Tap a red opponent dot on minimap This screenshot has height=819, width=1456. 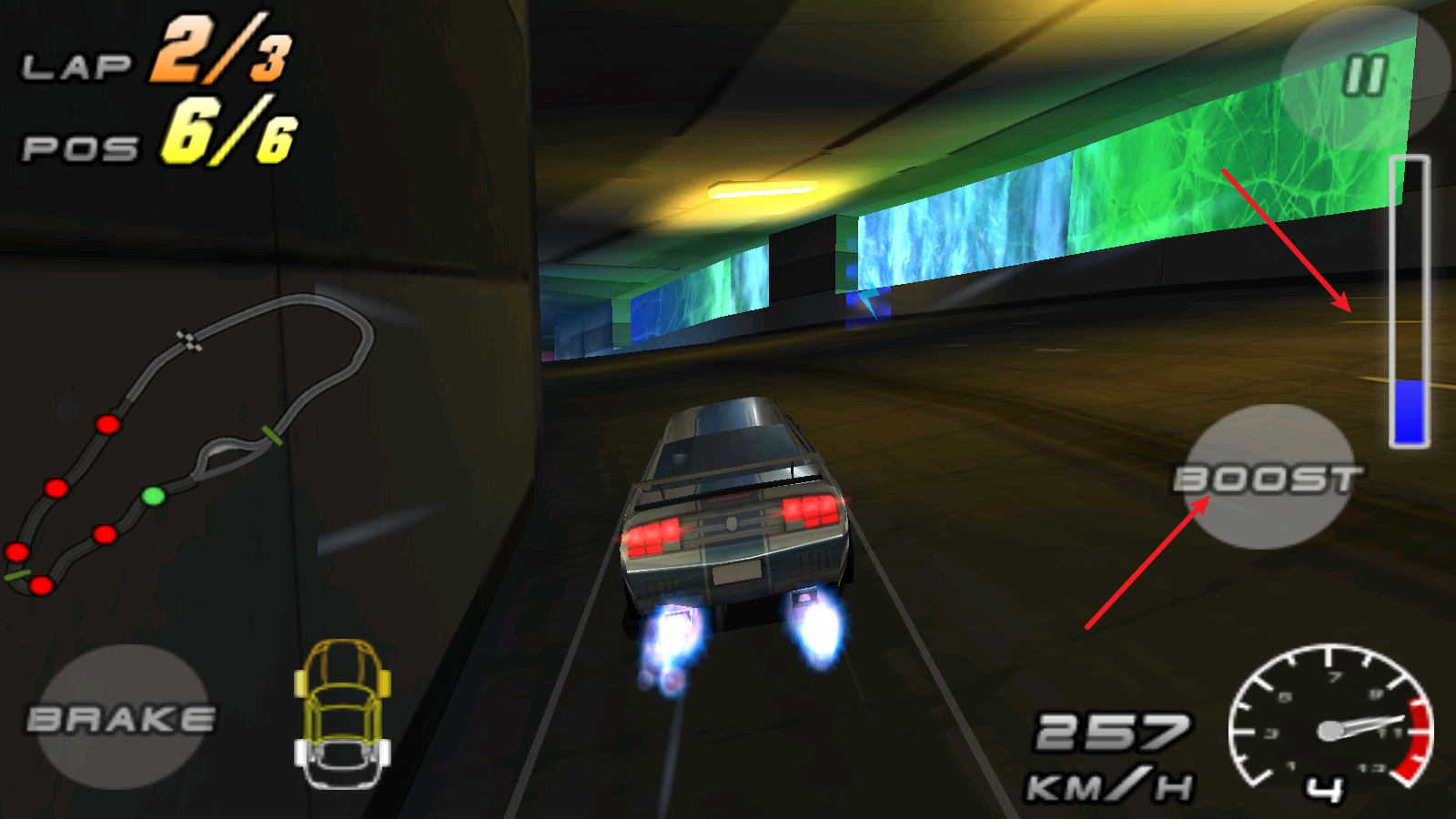(x=107, y=423)
